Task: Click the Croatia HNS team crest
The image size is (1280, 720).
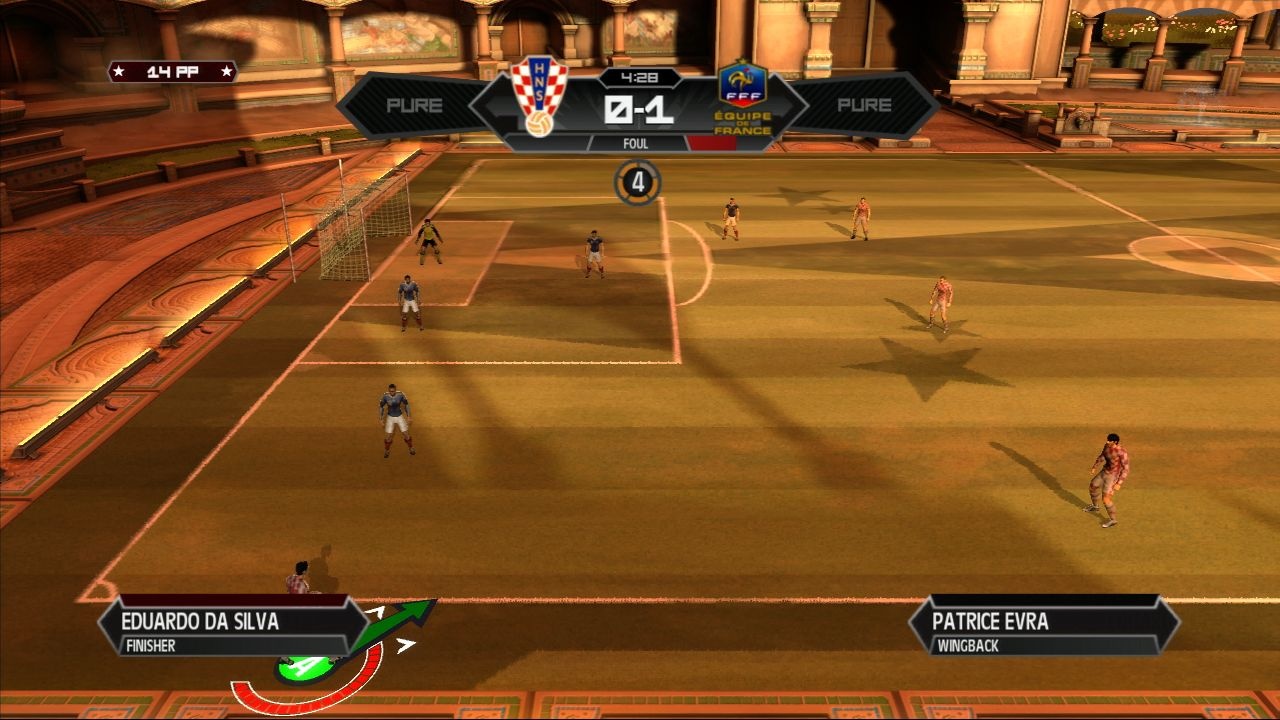Action: pyautogui.click(x=539, y=97)
